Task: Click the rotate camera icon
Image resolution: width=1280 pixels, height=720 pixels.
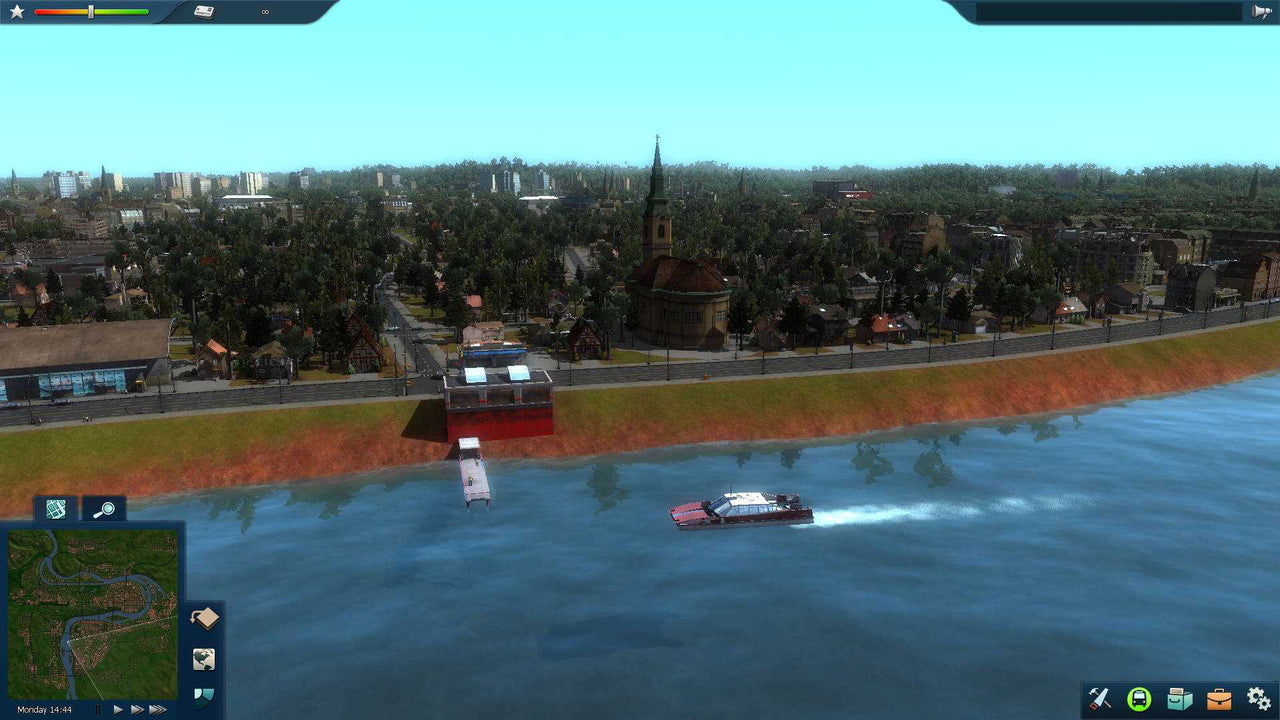Action: (x=203, y=618)
